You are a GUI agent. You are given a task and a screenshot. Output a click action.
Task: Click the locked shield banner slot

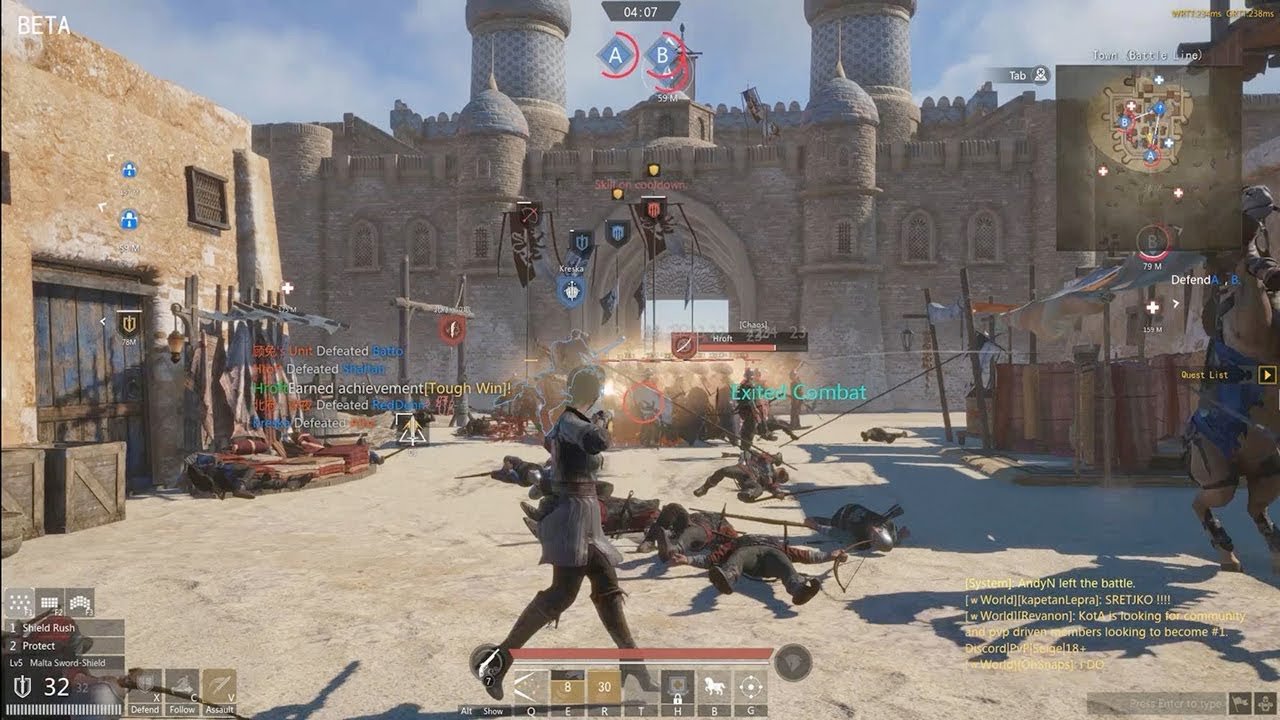677,687
